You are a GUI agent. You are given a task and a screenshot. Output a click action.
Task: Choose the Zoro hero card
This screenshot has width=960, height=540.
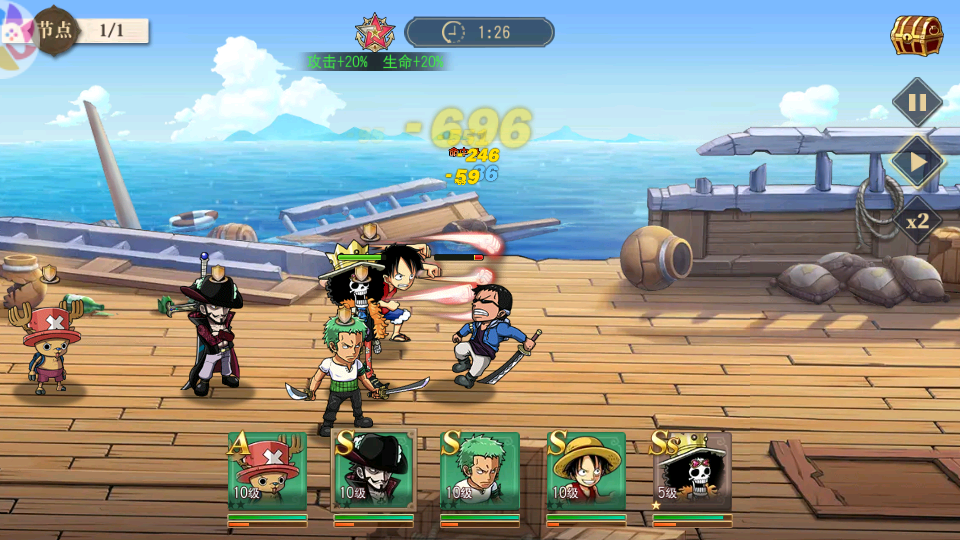click(x=480, y=472)
